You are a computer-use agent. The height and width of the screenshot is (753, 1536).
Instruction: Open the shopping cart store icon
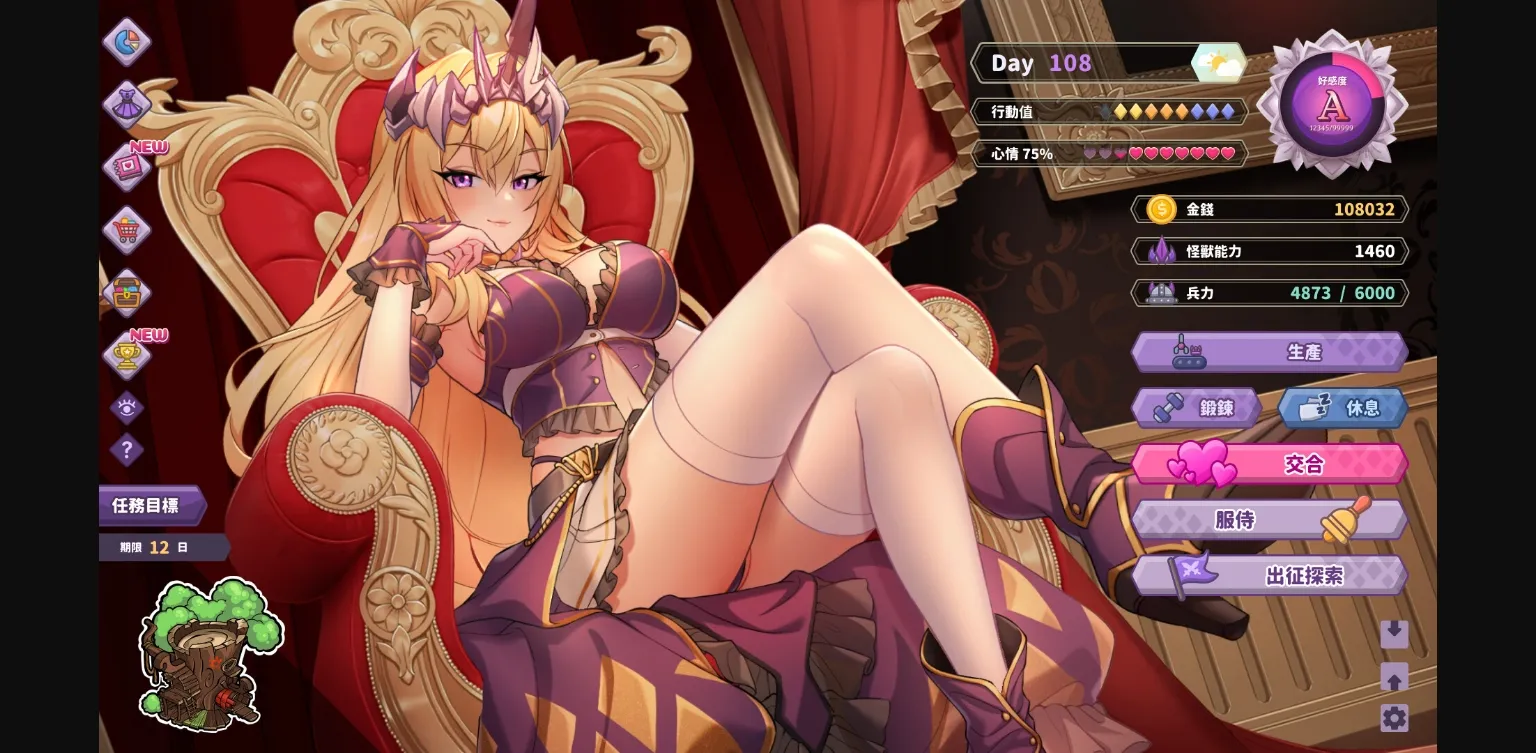(x=127, y=230)
